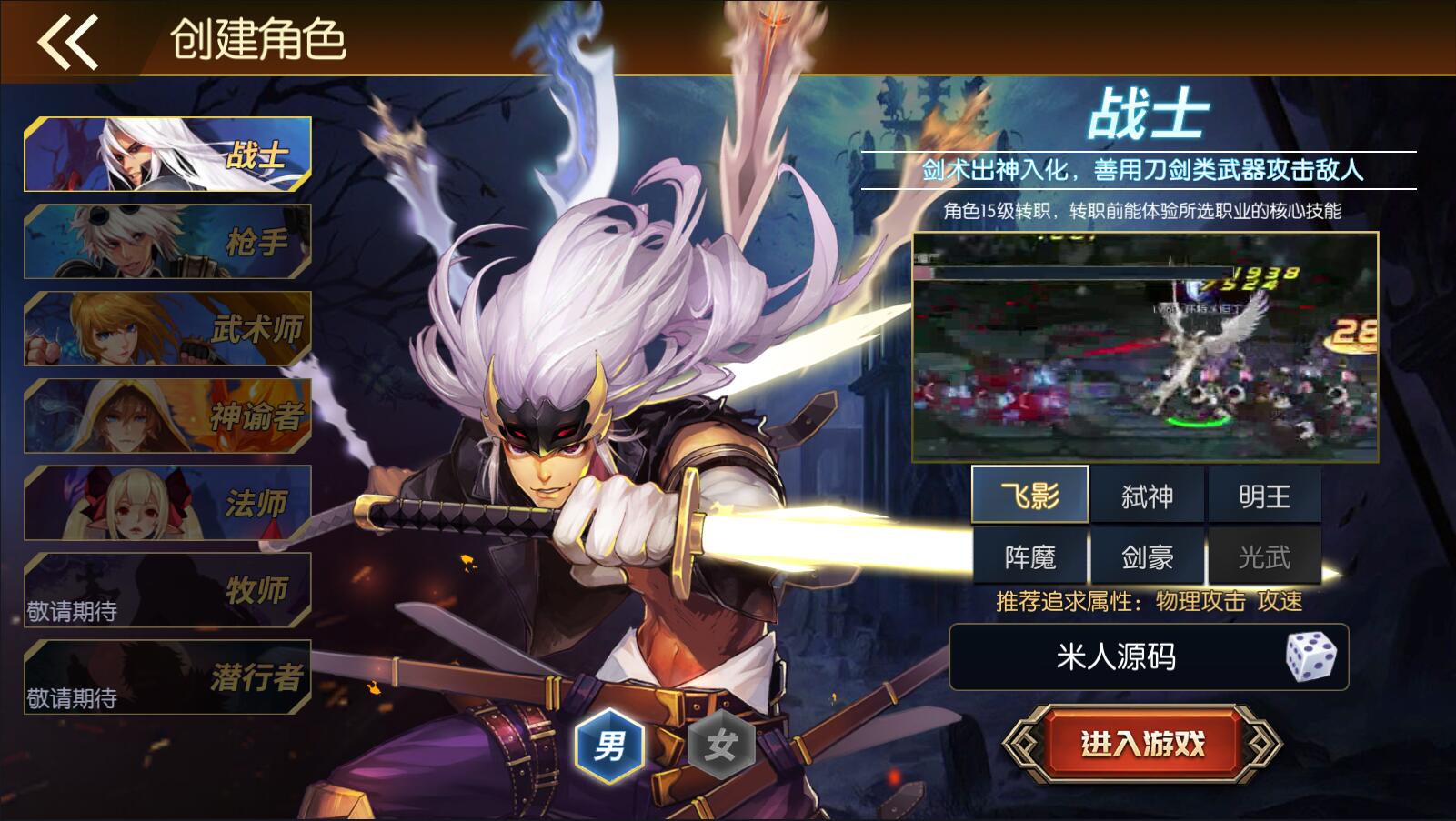Choose the 法师 mage class
The width and height of the screenshot is (1456, 821).
(168, 503)
